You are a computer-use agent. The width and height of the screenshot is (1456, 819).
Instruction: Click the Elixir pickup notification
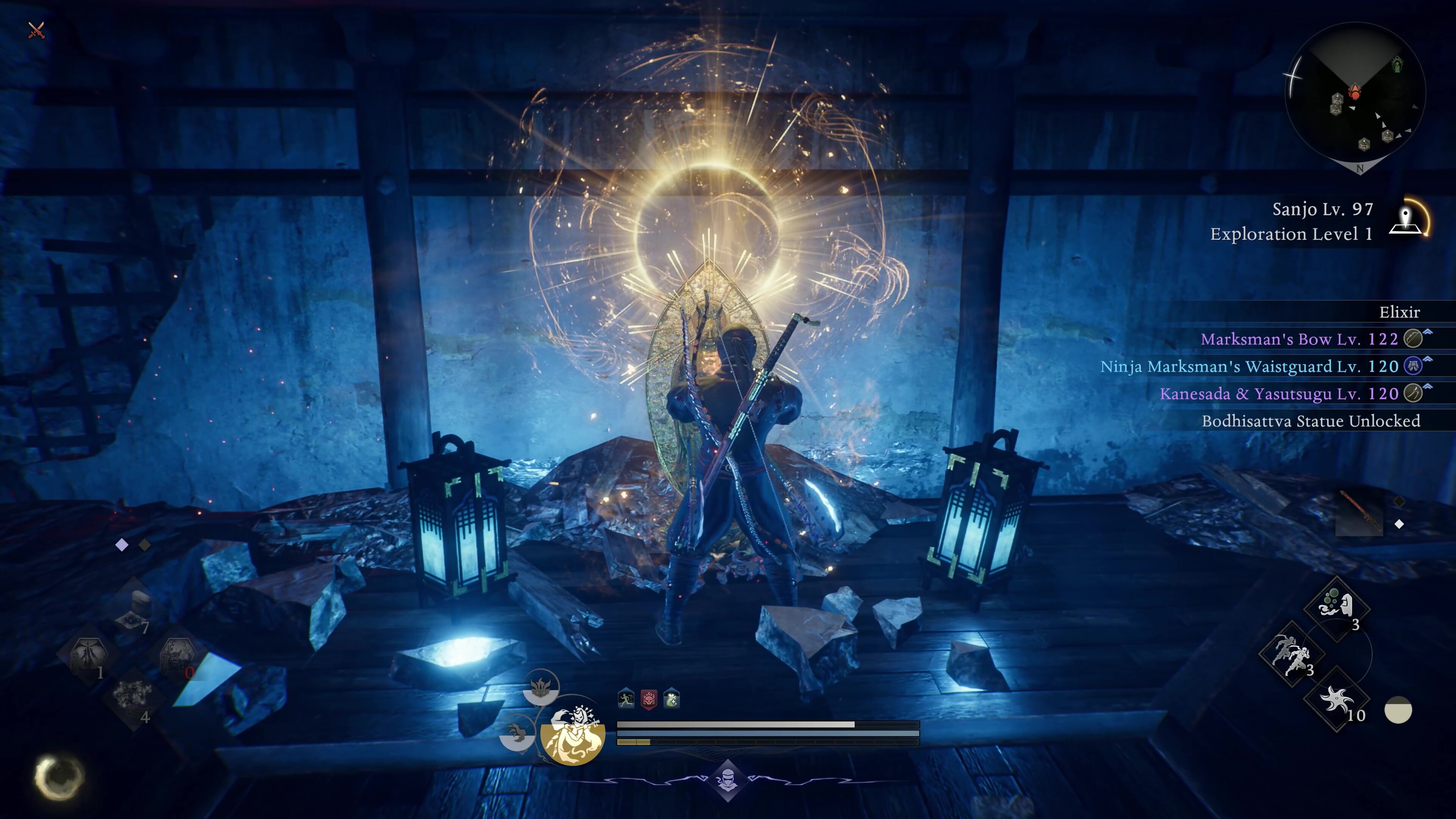[1399, 312]
